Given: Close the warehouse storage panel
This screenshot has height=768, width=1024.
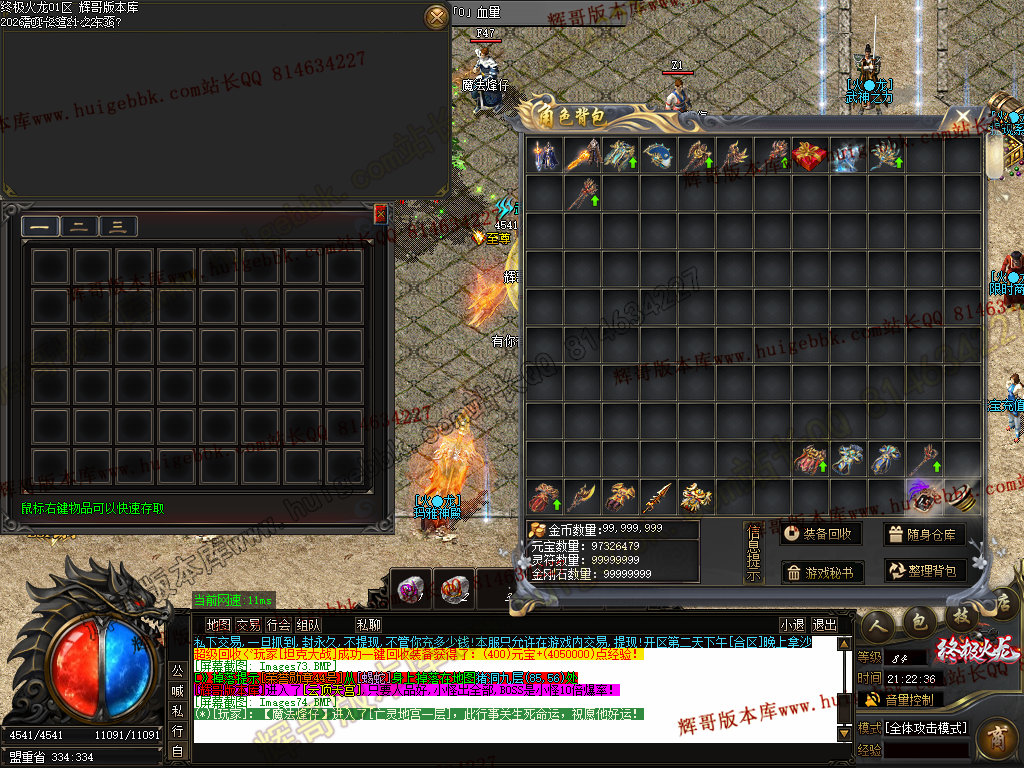Looking at the screenshot, I should click(x=380, y=213).
